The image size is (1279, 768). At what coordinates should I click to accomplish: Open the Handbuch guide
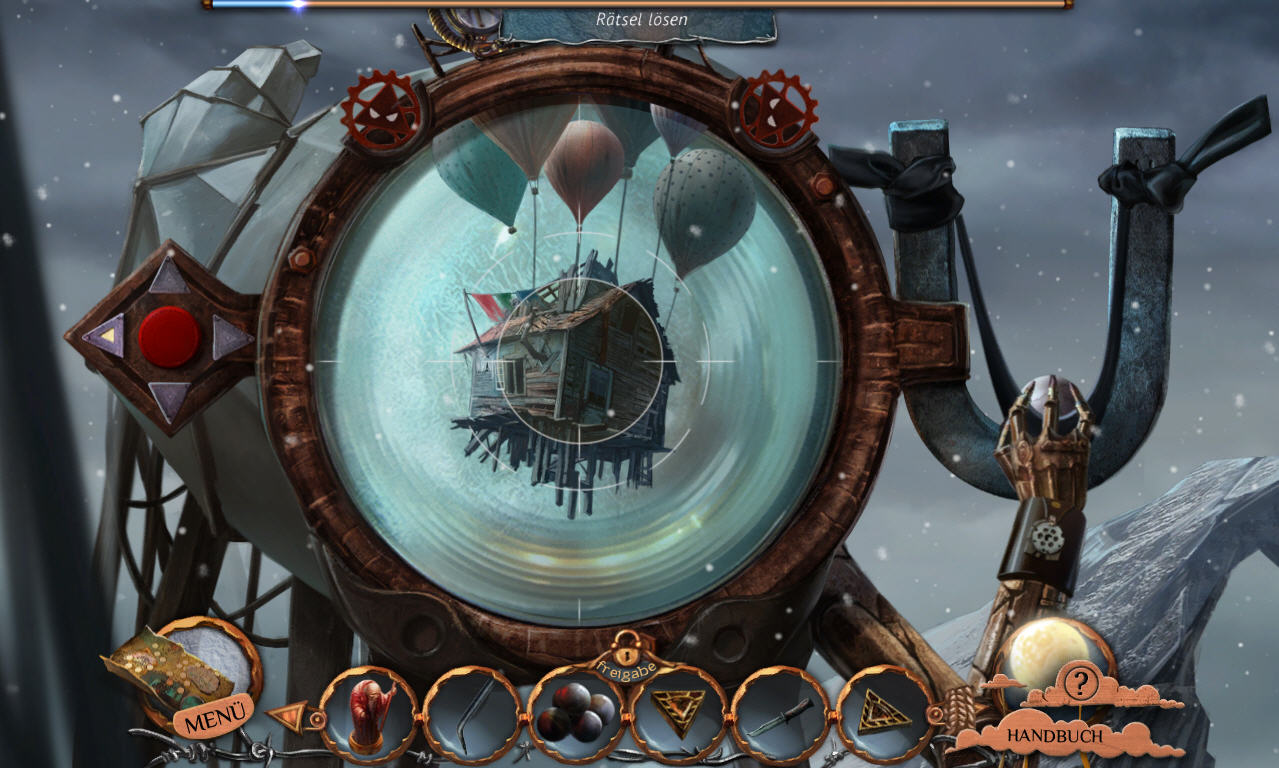pos(1054,736)
